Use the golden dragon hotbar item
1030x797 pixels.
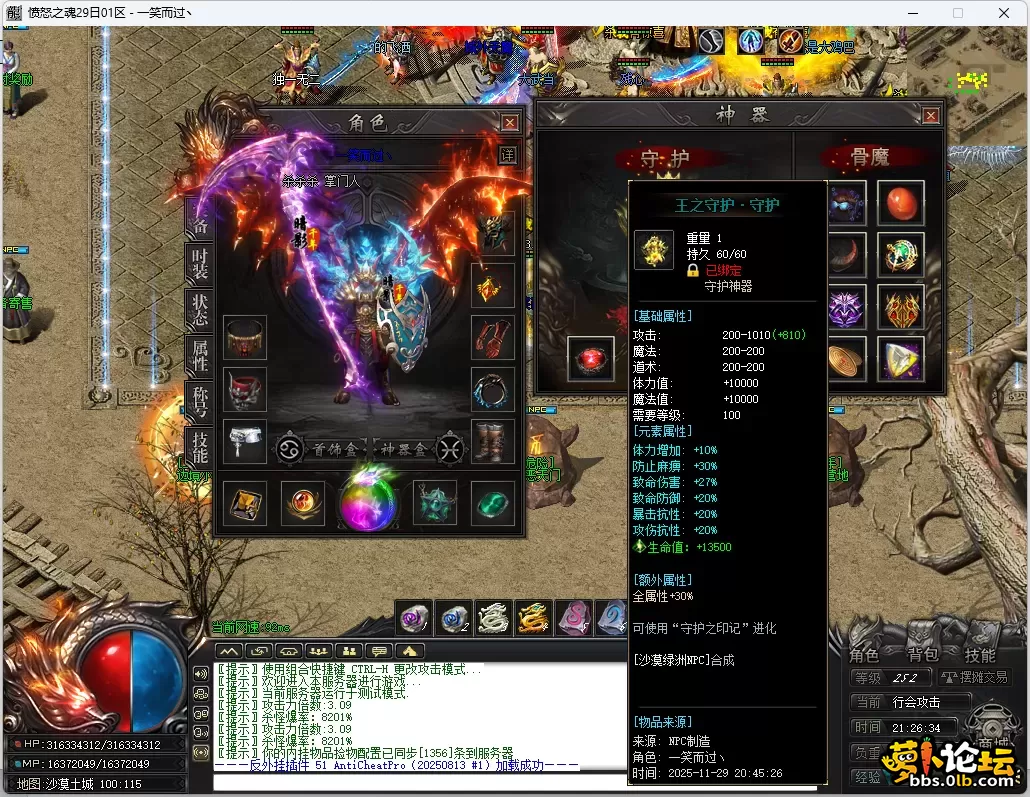(x=532, y=618)
